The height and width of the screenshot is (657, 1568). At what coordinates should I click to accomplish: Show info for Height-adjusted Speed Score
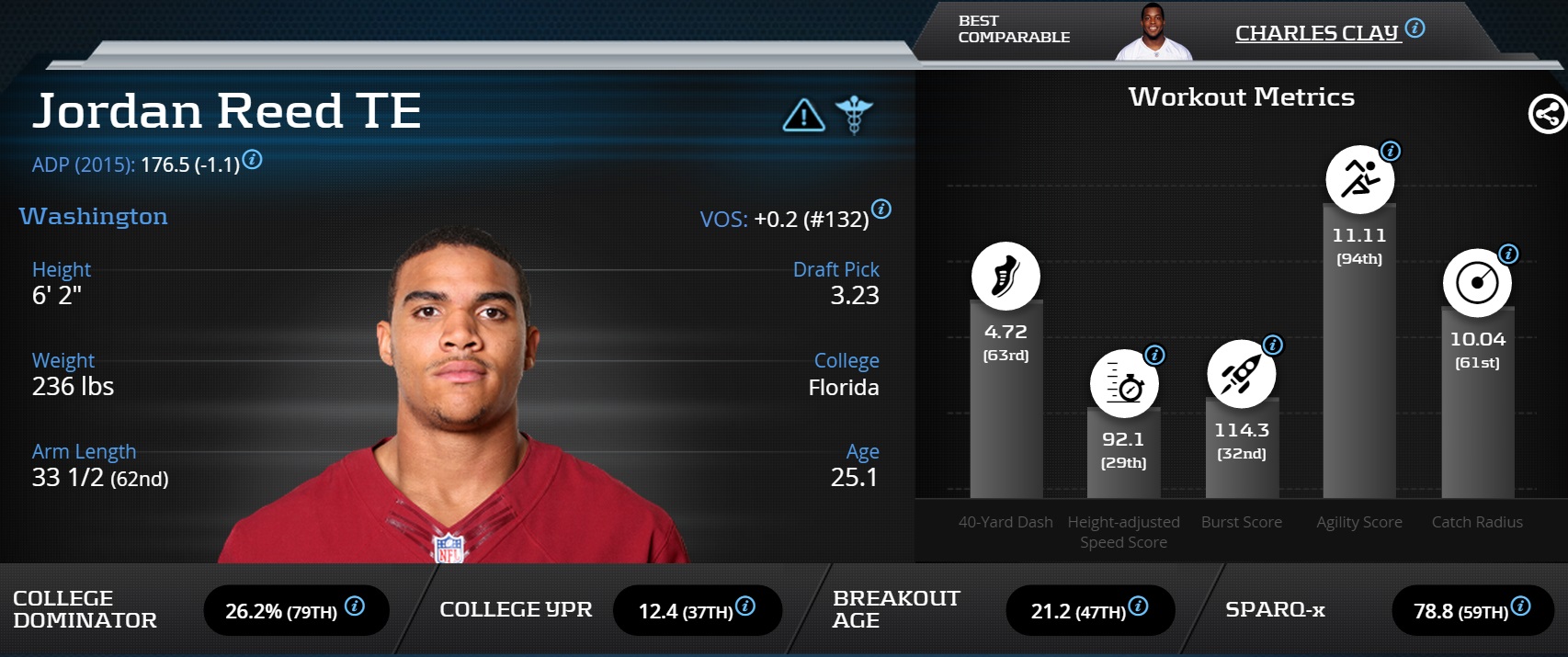(x=1155, y=355)
